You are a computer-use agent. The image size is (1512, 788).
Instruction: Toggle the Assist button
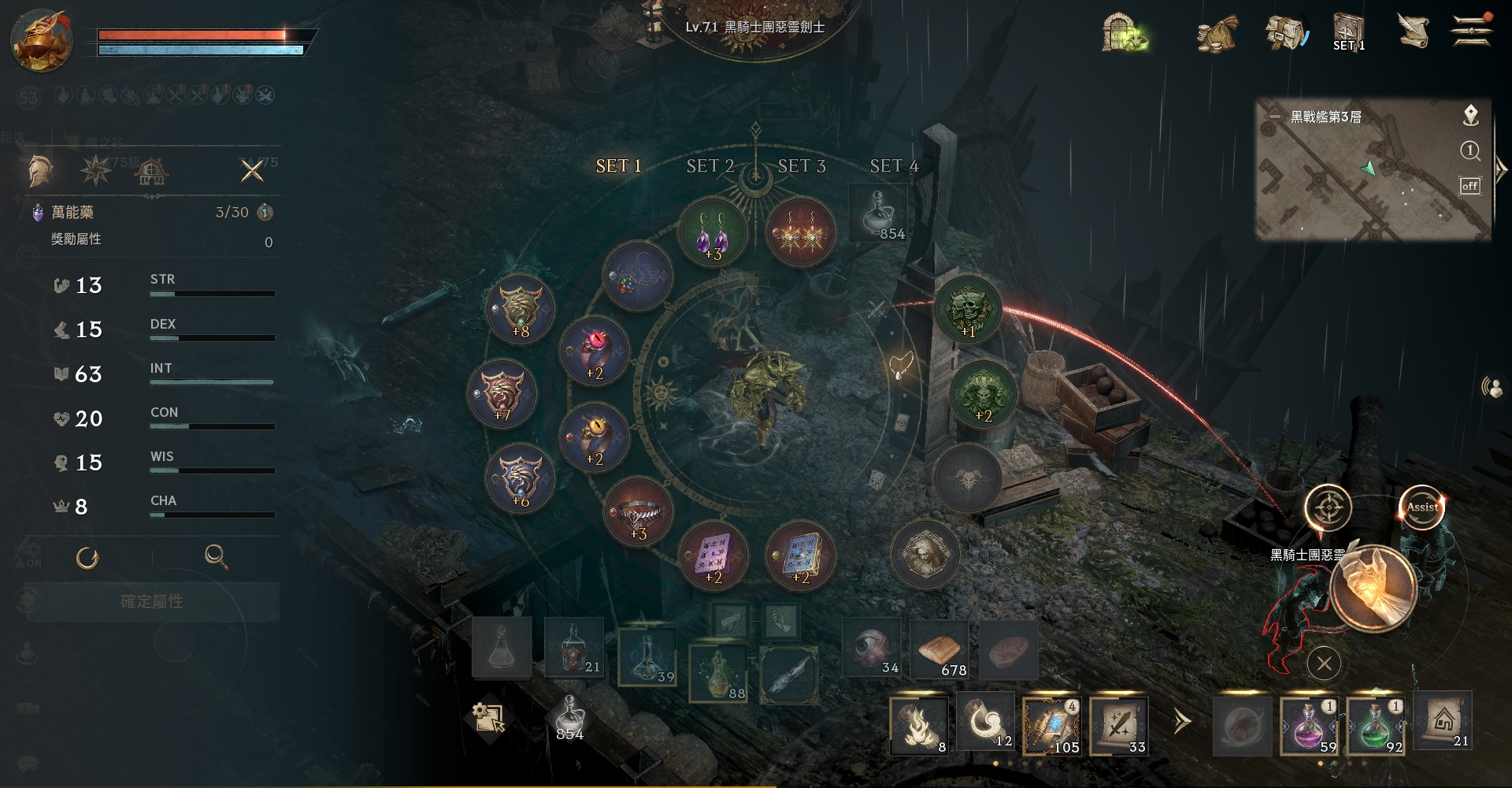click(x=1421, y=507)
